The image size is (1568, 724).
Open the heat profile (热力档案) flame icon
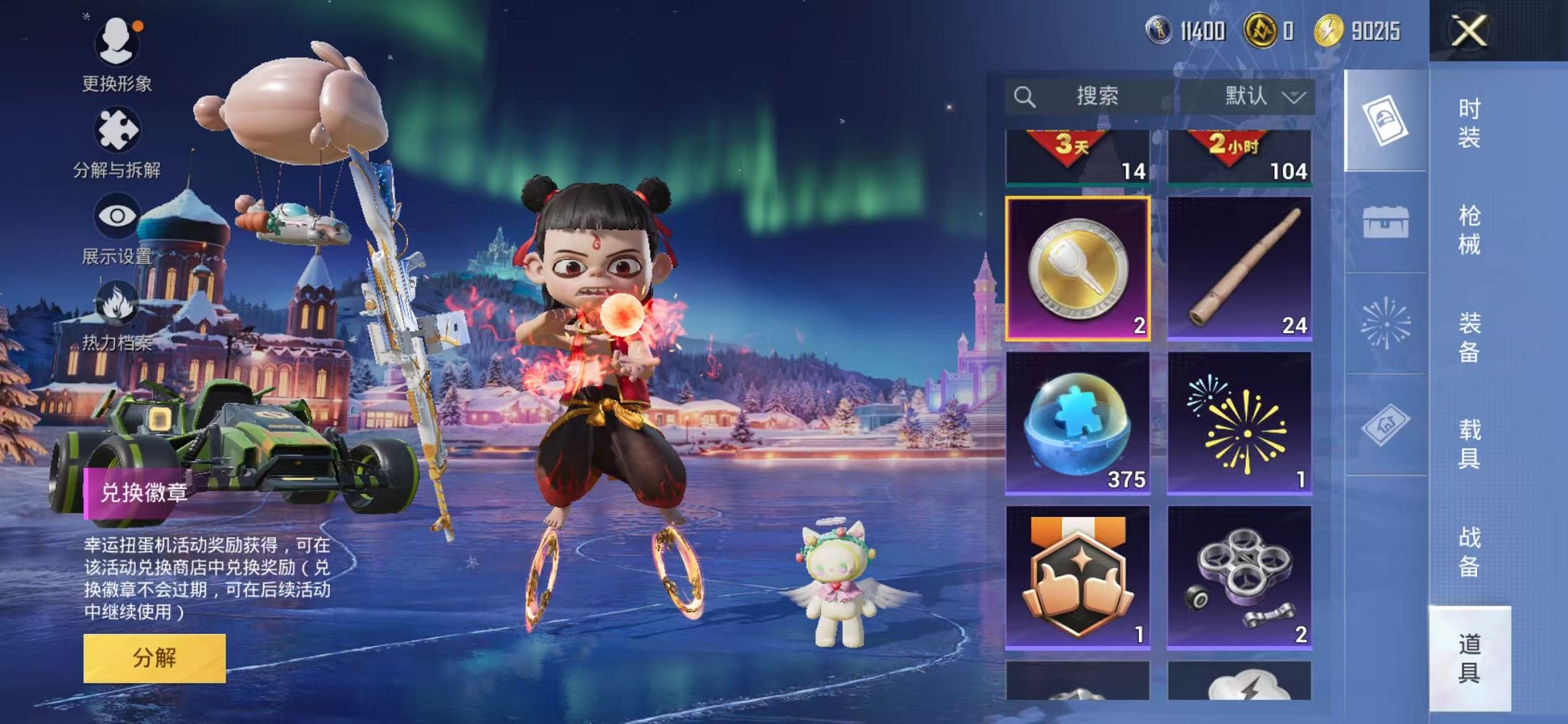pos(117,302)
